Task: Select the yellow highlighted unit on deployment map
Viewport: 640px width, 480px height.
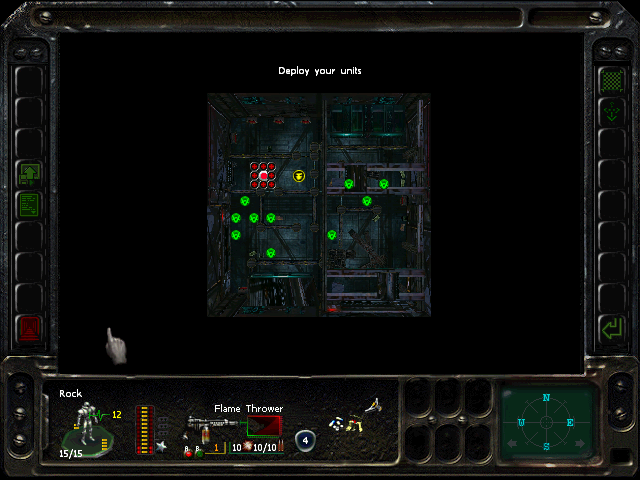Action: [x=299, y=176]
